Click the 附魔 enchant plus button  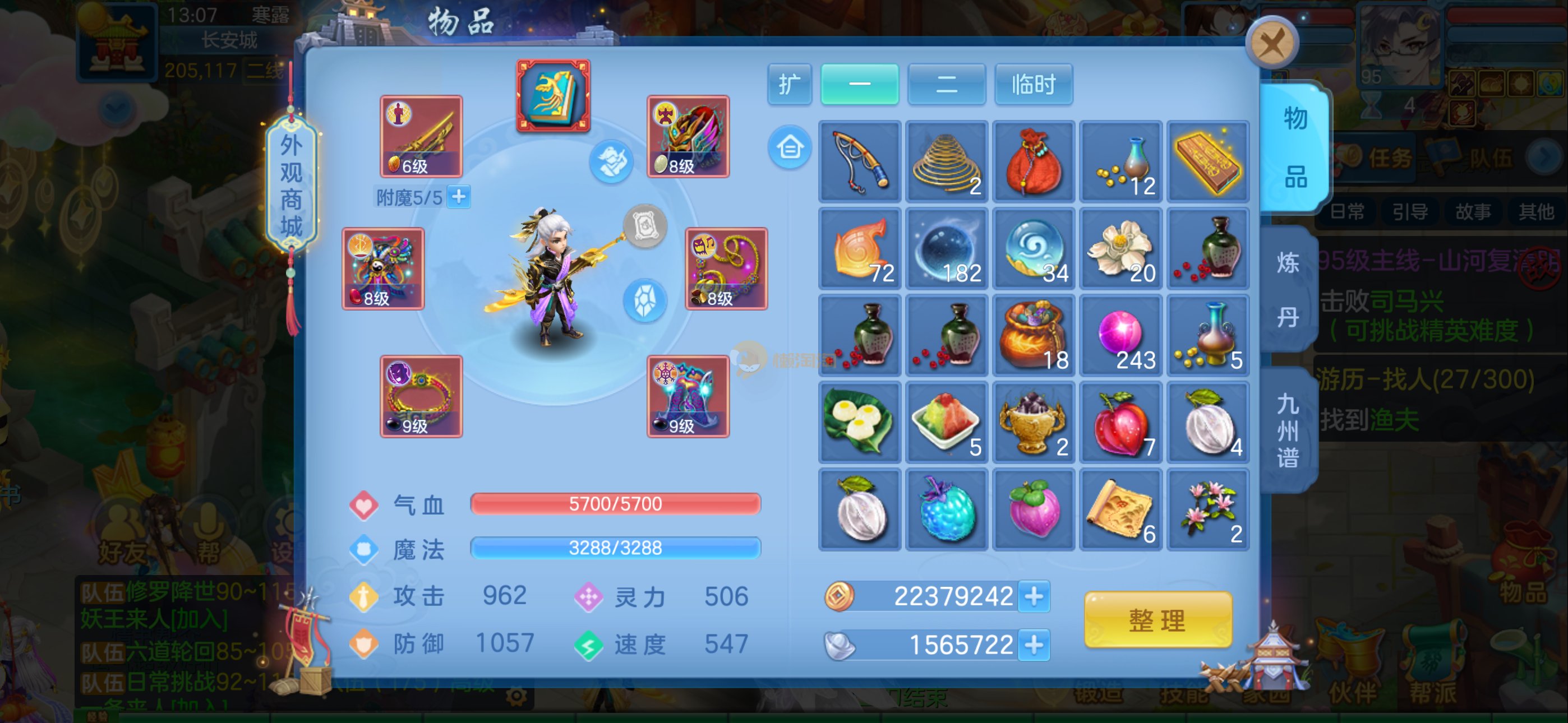point(459,197)
